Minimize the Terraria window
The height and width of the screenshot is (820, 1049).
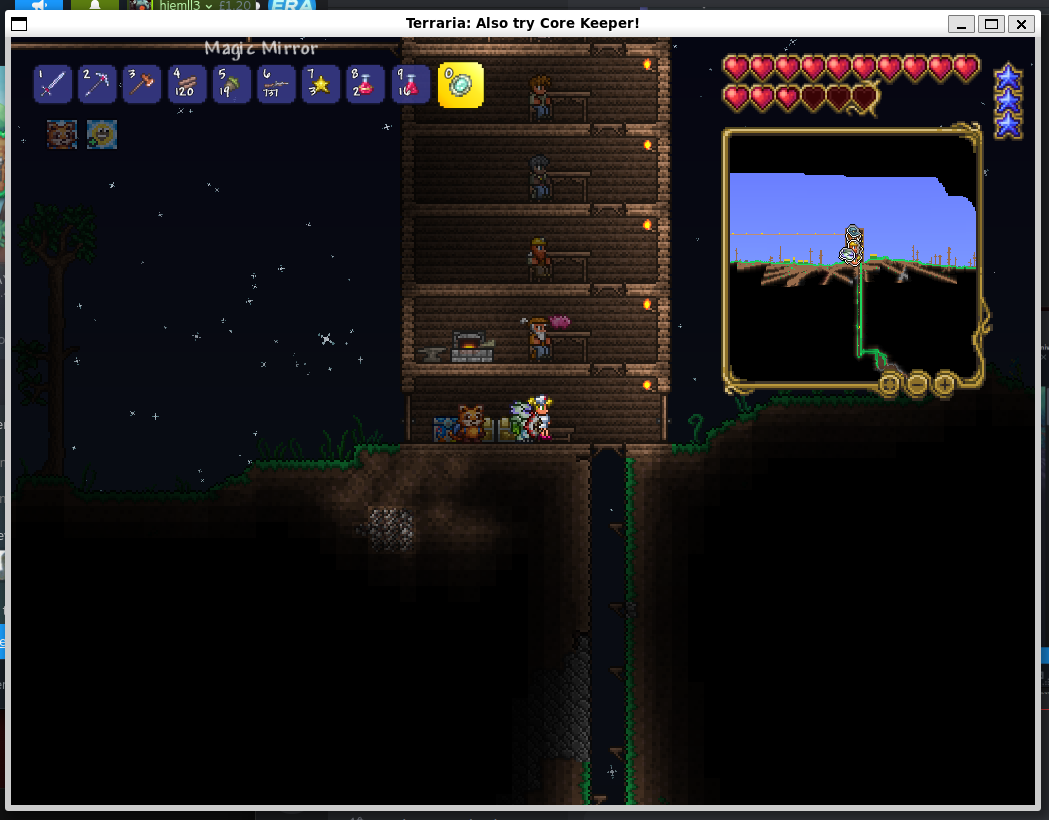(961, 24)
